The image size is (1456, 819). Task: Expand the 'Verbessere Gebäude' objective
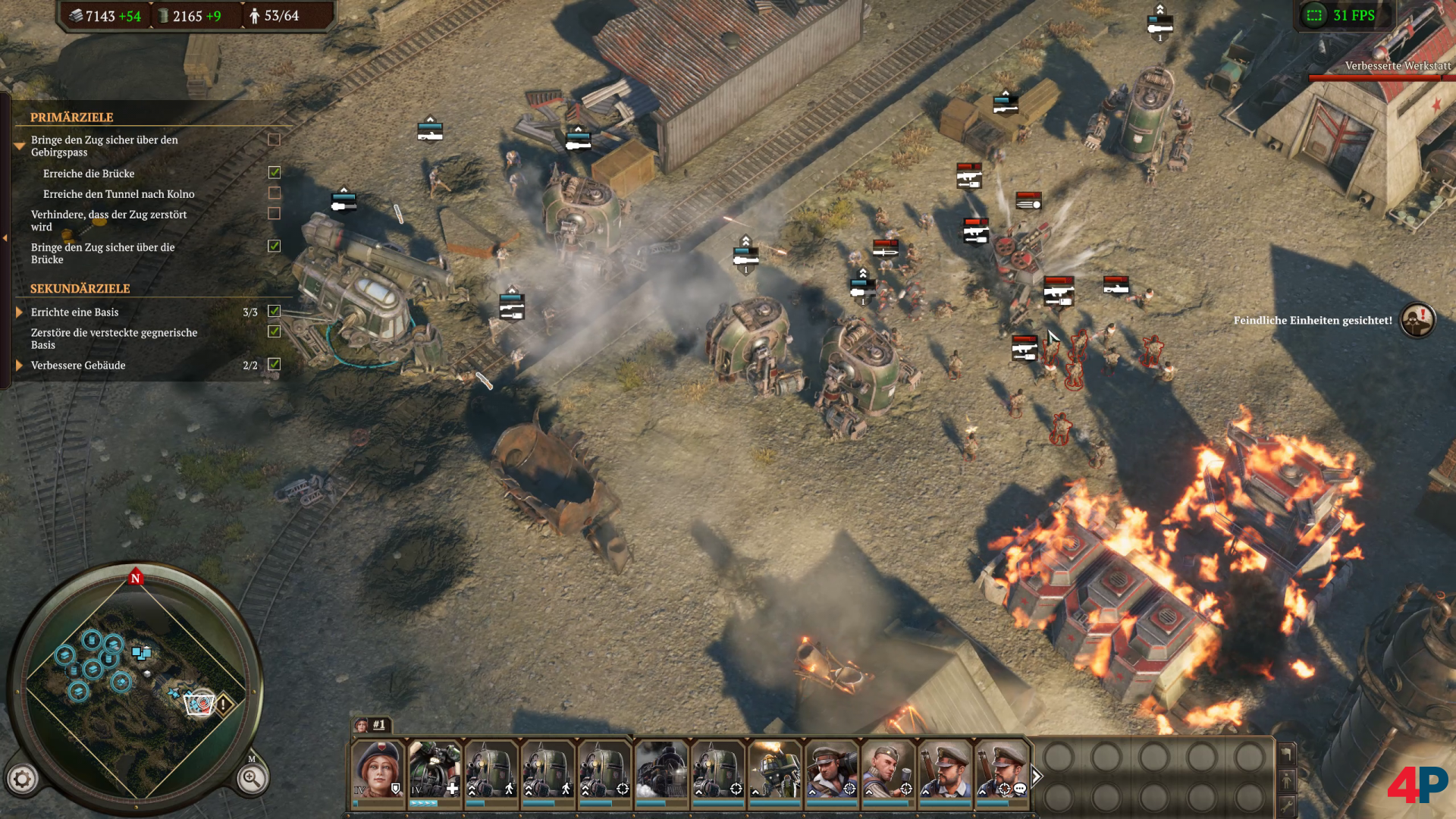click(20, 365)
